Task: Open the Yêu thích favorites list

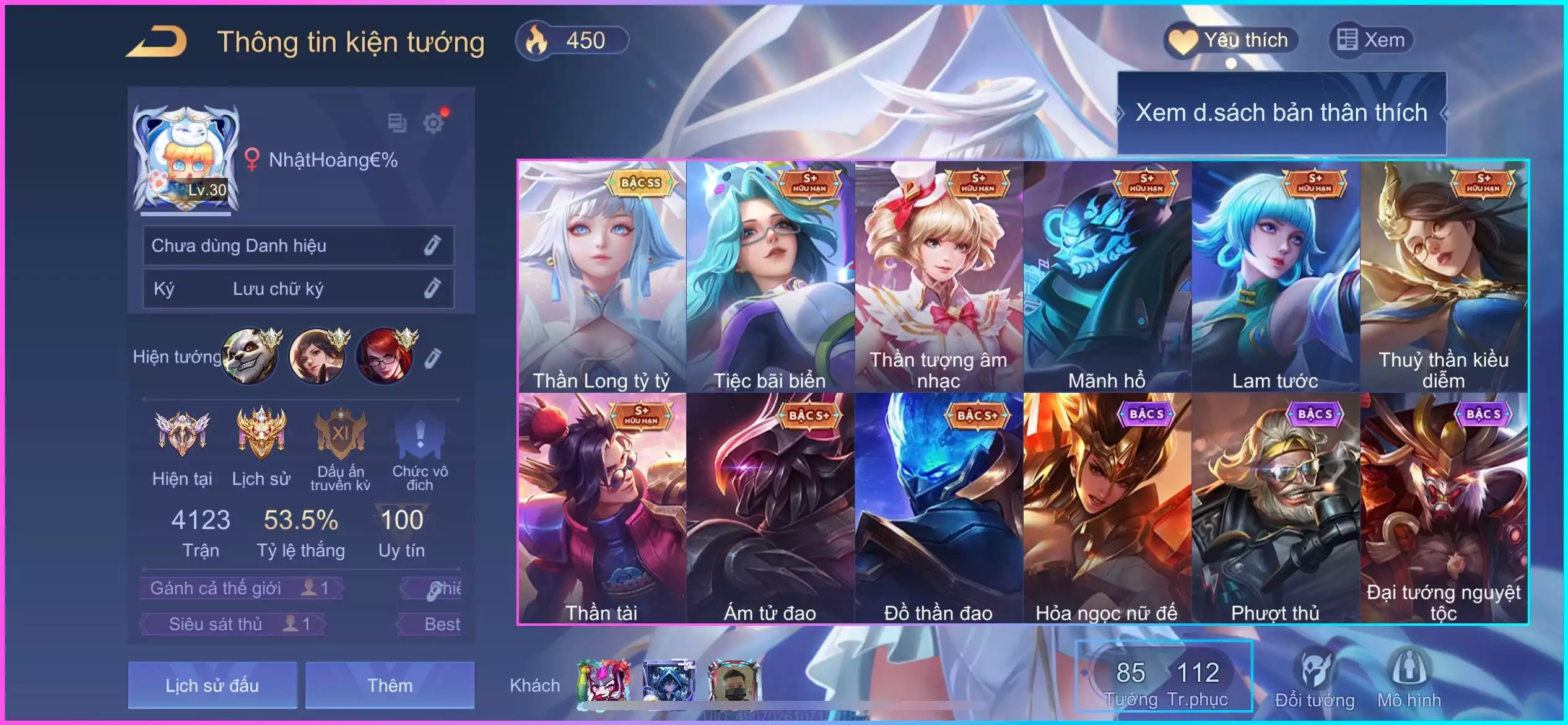Action: tap(1231, 40)
